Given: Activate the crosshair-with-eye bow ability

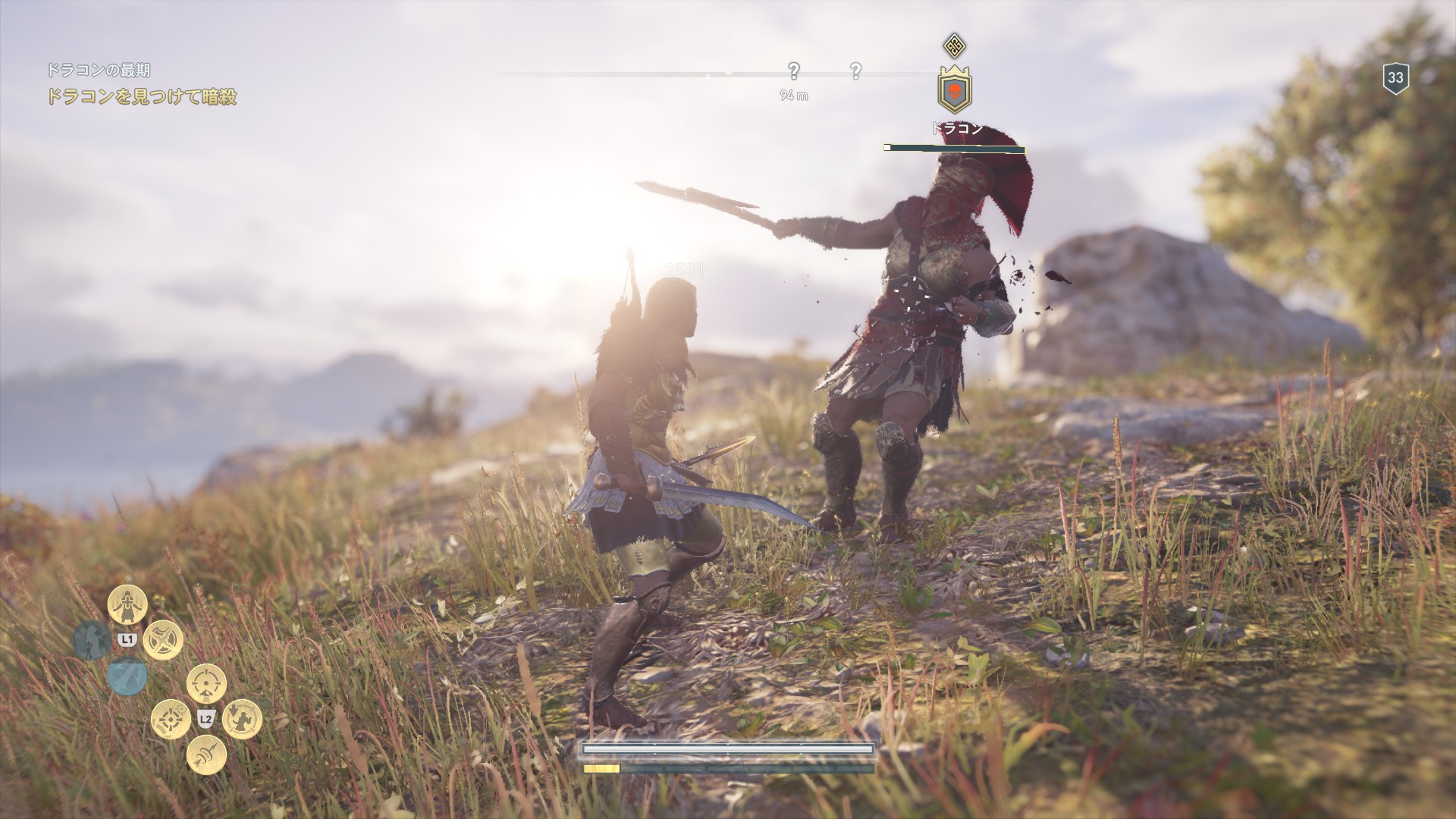Looking at the screenshot, I should (x=206, y=683).
